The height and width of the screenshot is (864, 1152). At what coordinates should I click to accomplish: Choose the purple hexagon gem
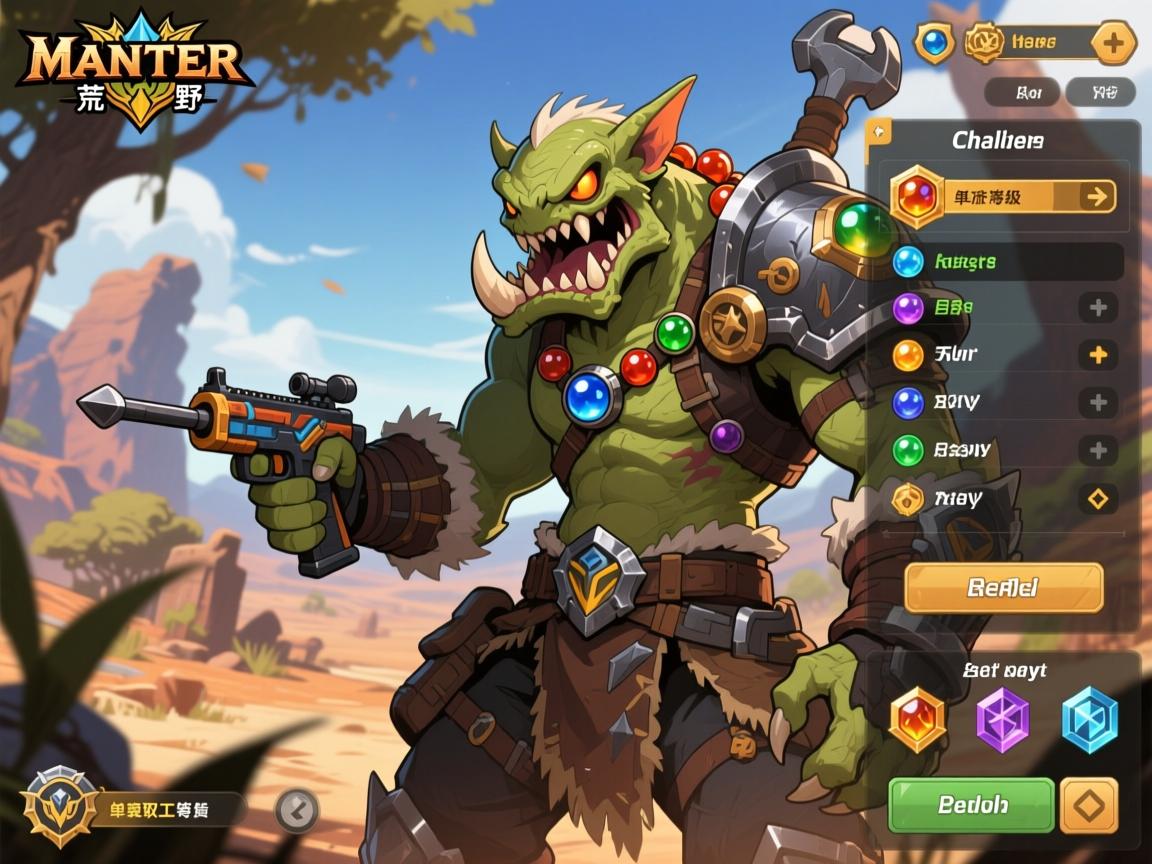[1002, 719]
